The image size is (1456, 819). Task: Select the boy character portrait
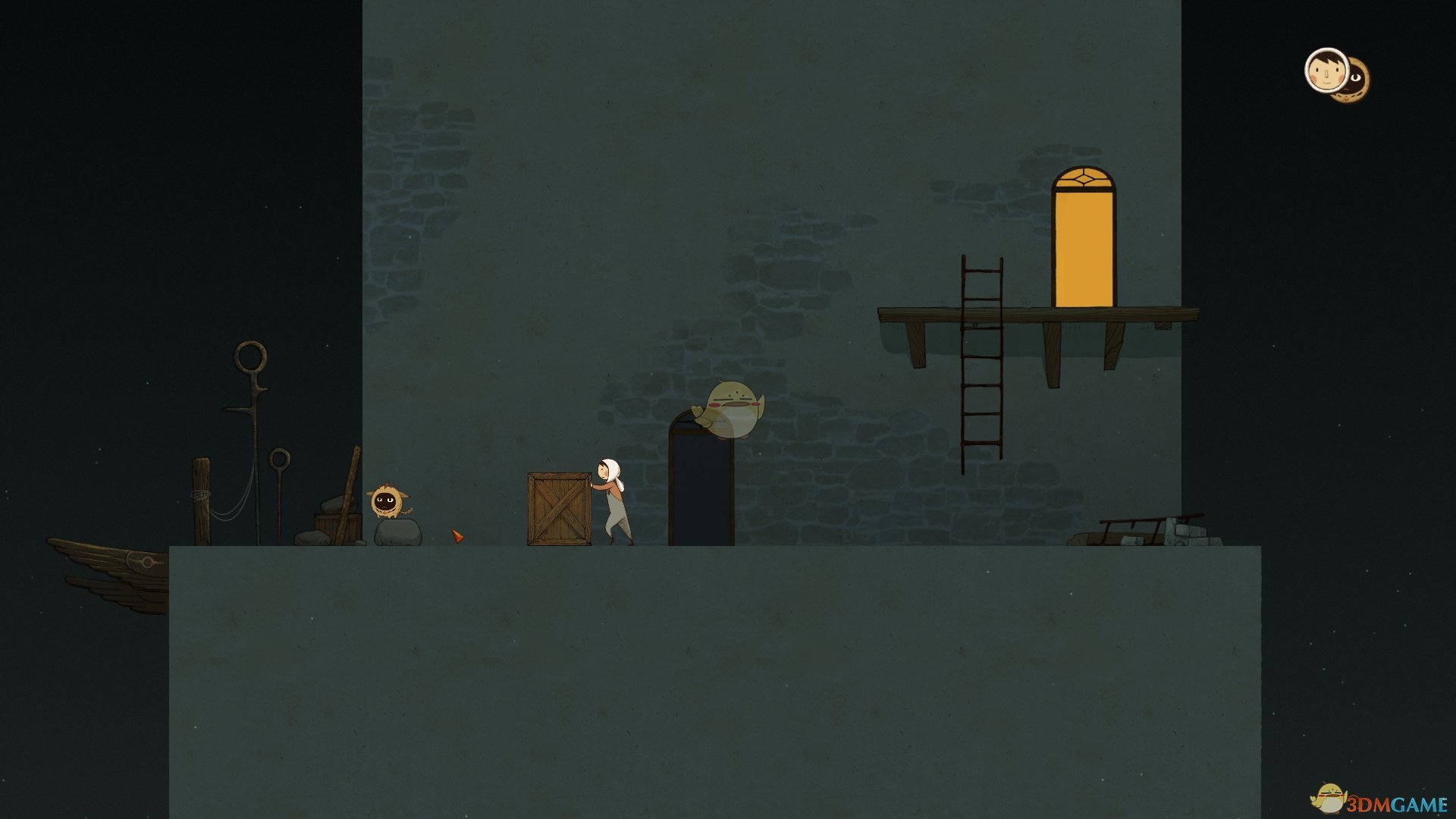click(x=1324, y=71)
